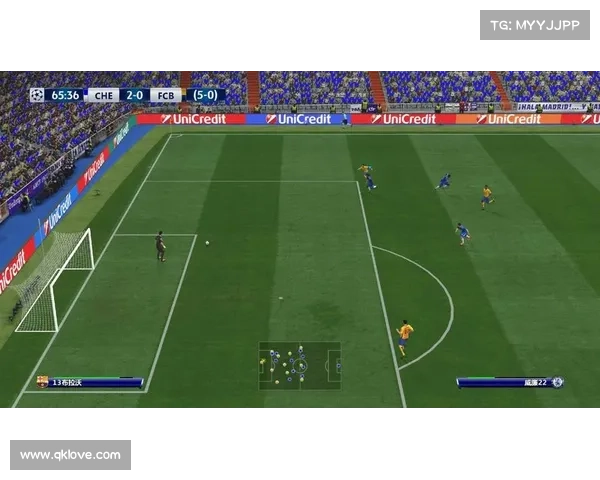Click the TG: MYYJJPP label
The image size is (600, 480).
coord(535,24)
